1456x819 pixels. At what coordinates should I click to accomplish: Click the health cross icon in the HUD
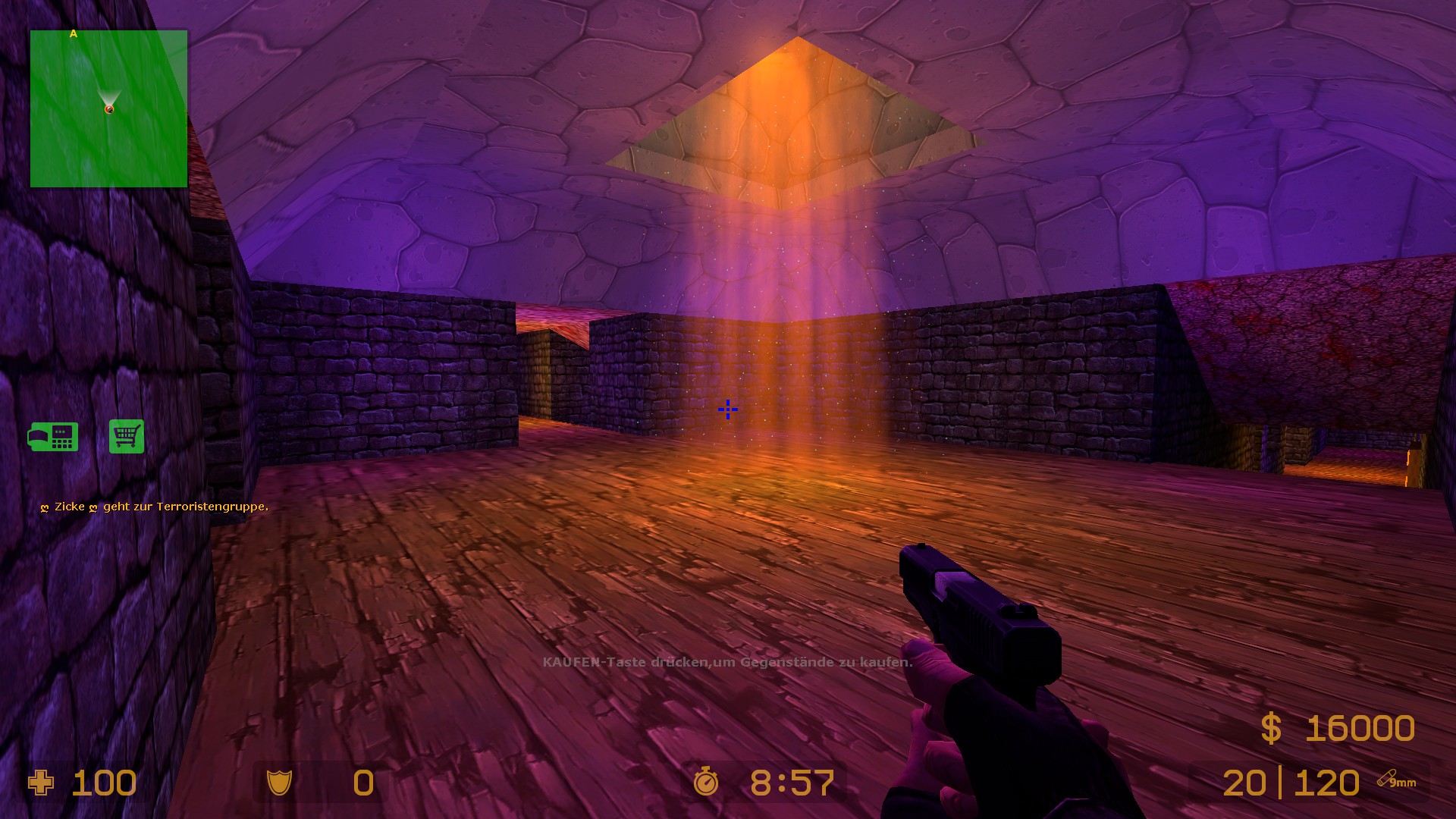click(42, 783)
